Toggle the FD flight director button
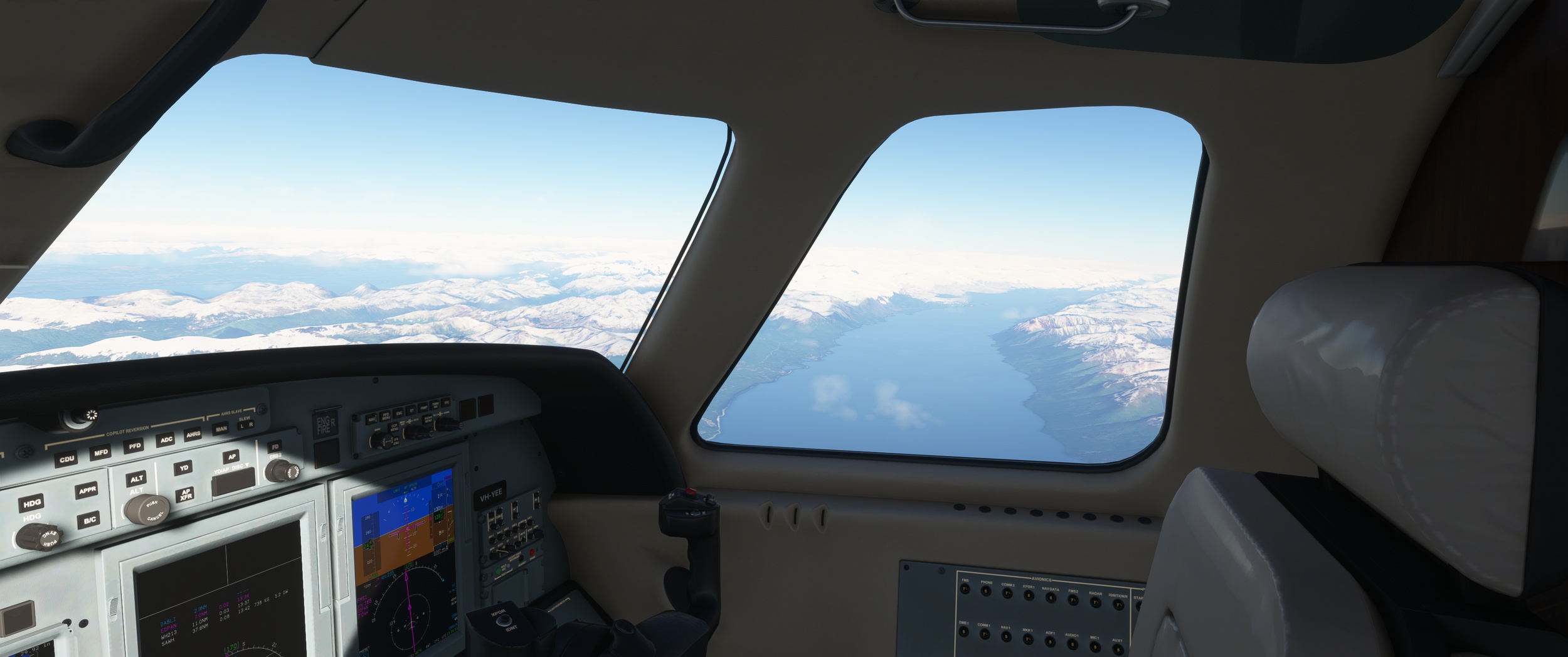The image size is (1568, 657). (x=274, y=447)
